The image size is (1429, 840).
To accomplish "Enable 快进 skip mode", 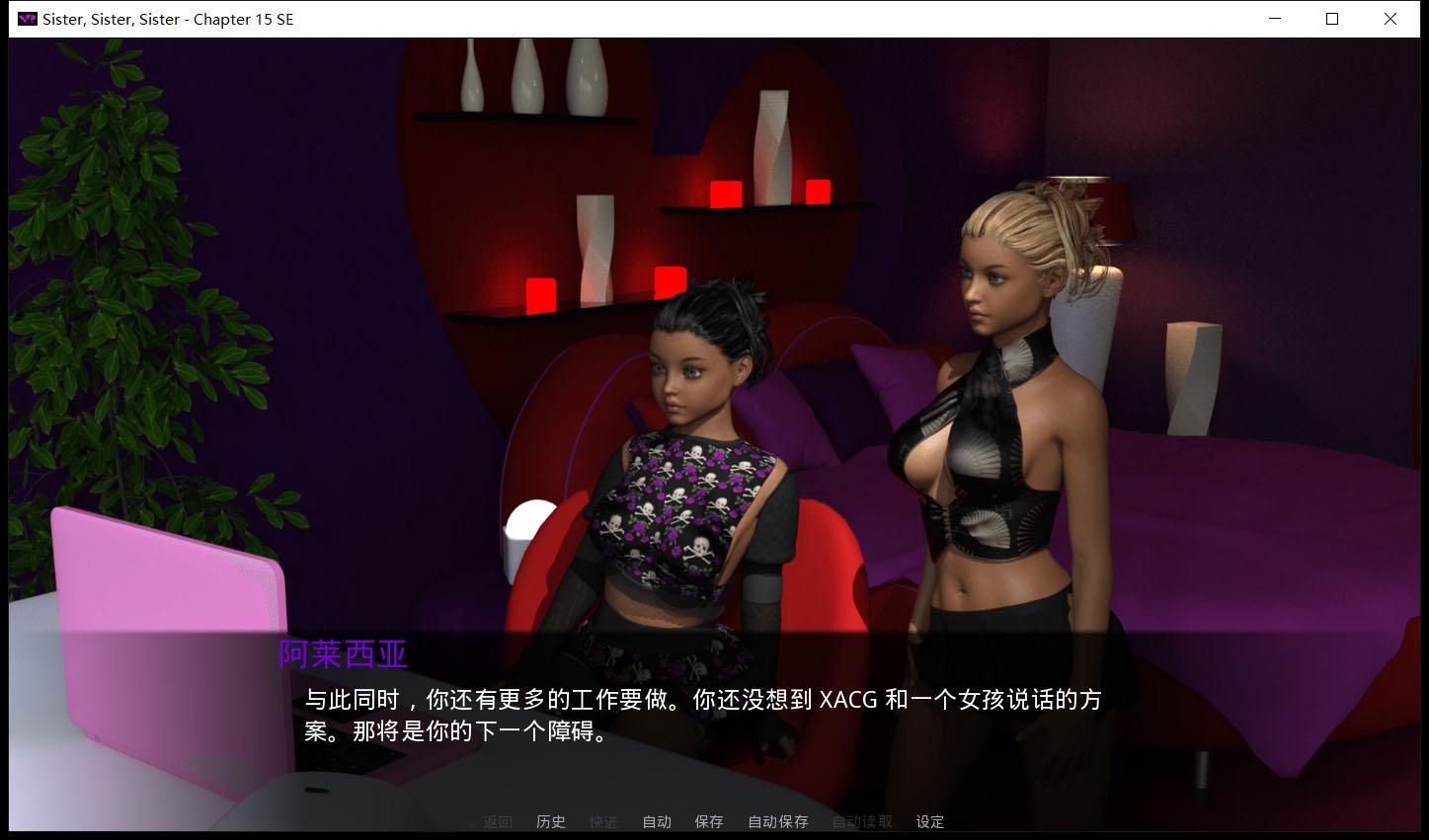I will click(x=603, y=821).
